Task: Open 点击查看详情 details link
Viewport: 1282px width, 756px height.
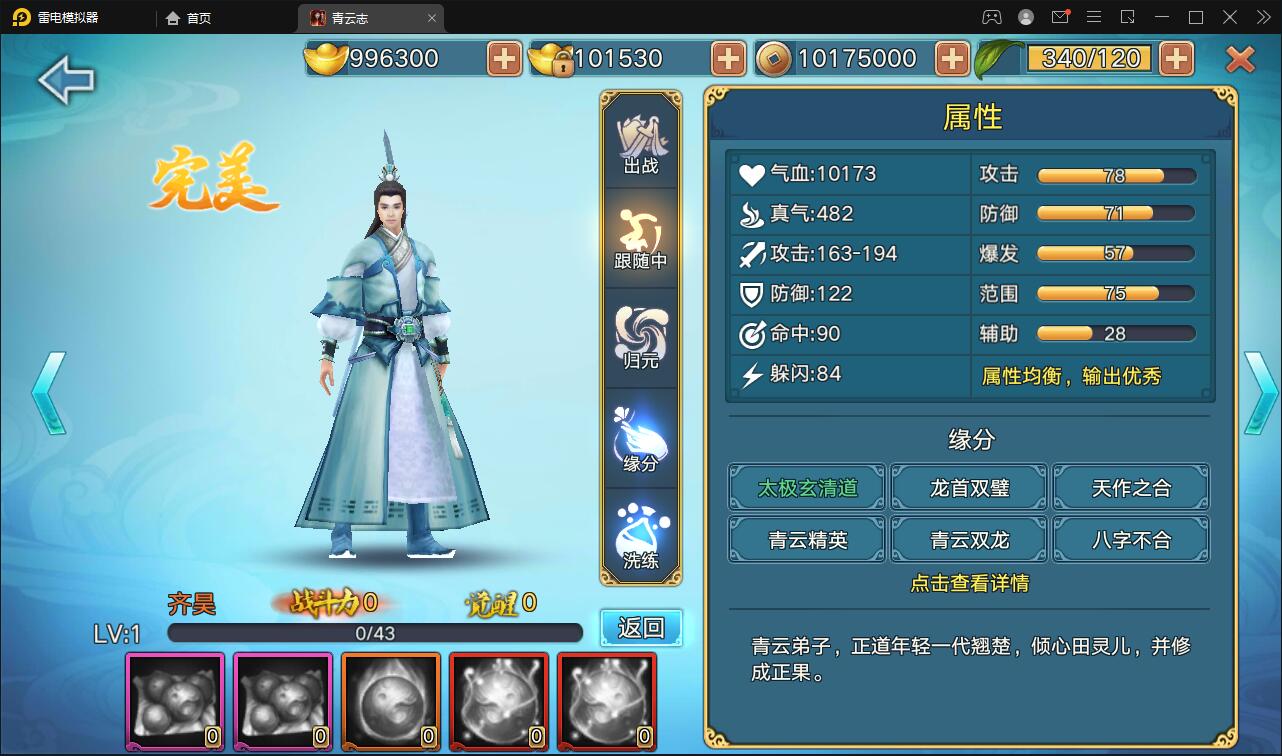Action: click(968, 584)
